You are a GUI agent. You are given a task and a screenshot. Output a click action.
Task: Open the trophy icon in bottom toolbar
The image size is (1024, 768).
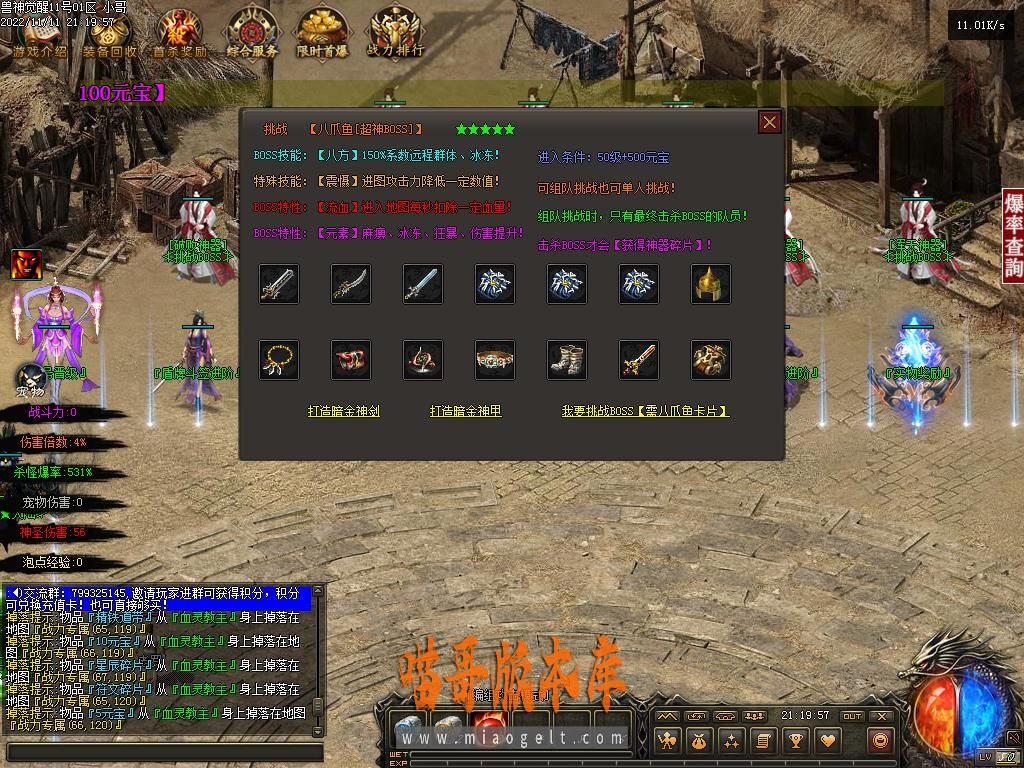tap(796, 741)
